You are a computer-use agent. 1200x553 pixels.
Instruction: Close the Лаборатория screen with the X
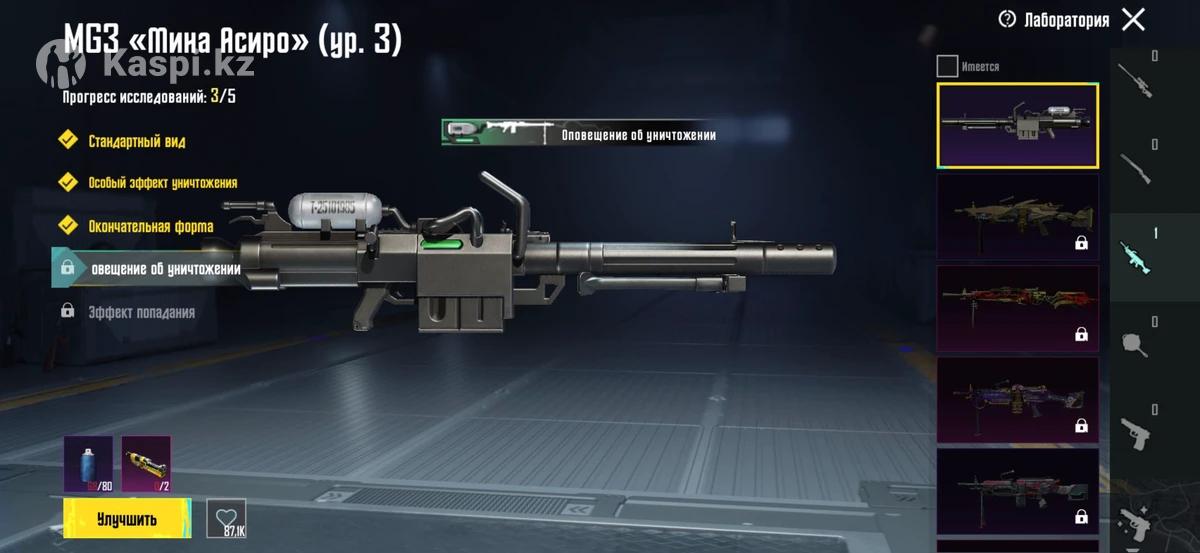click(1133, 19)
